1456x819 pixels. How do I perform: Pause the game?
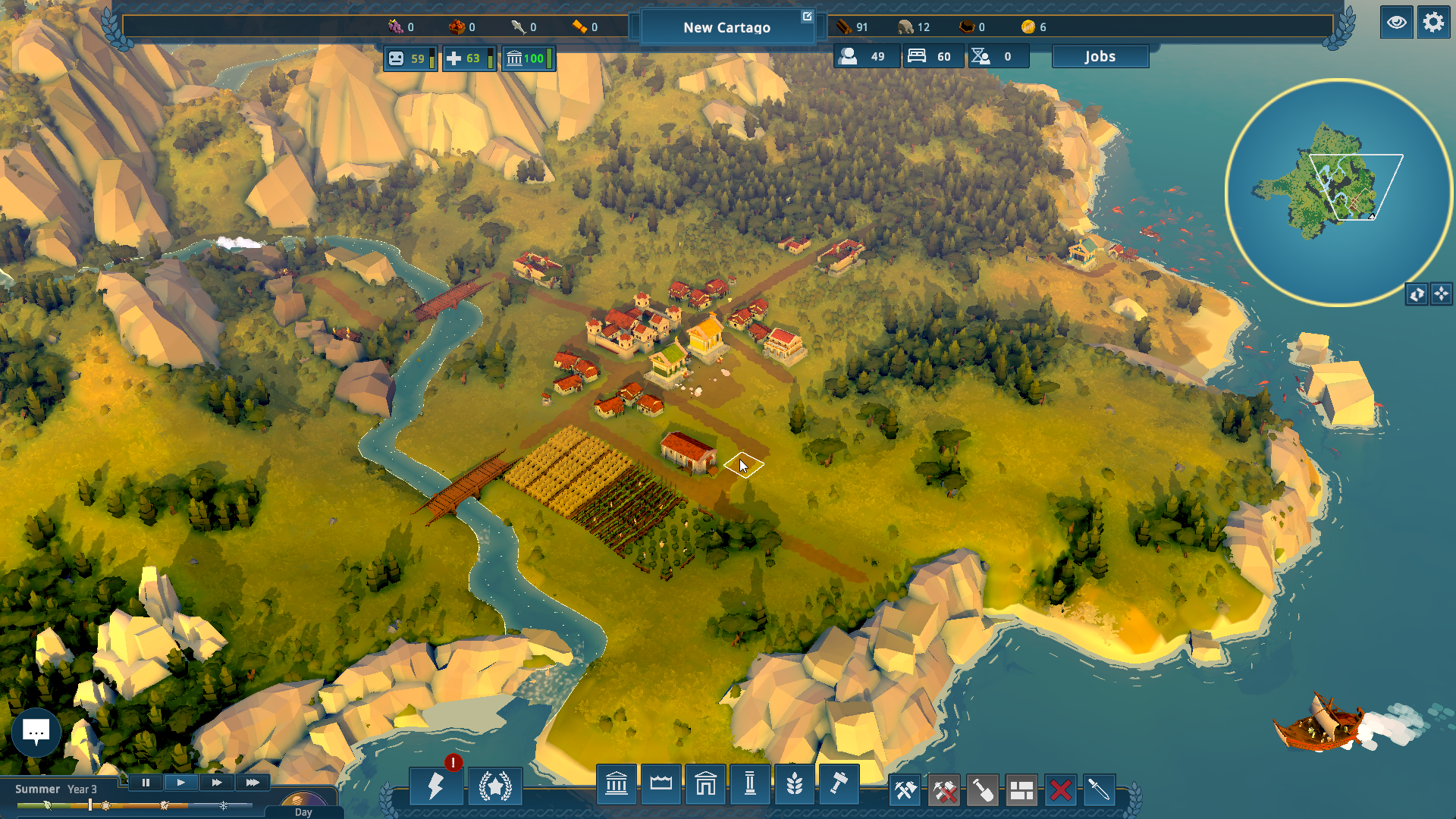click(146, 783)
